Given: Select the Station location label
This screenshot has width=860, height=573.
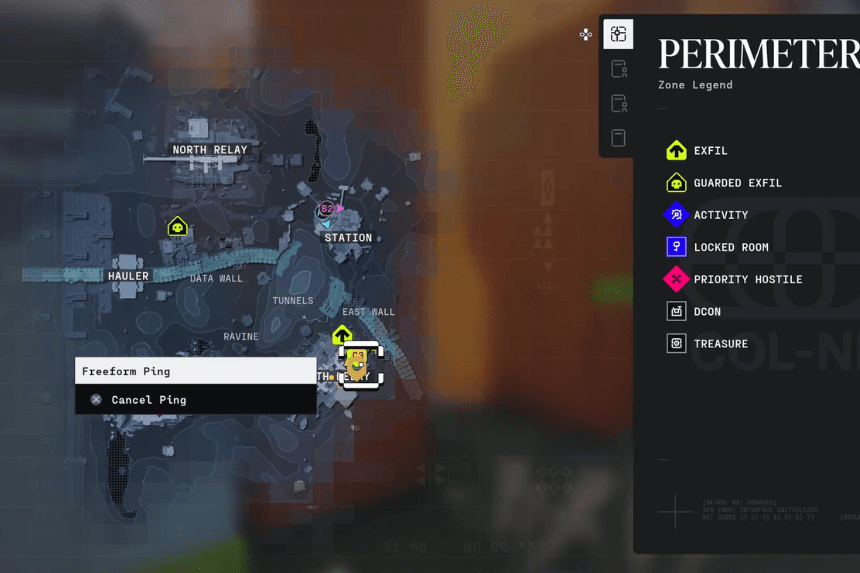Looking at the screenshot, I should (x=348, y=238).
